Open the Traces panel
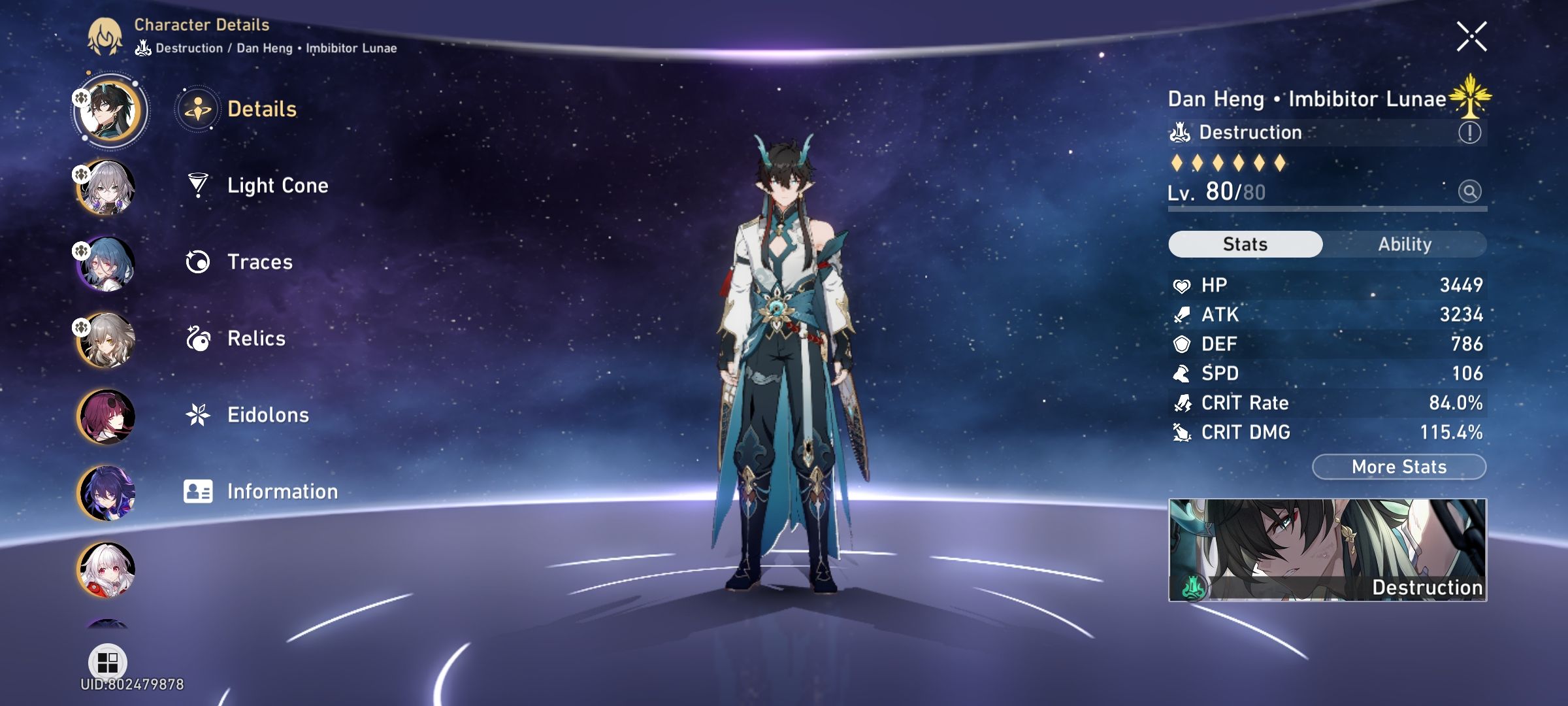The width and height of the screenshot is (1568, 706). click(259, 262)
